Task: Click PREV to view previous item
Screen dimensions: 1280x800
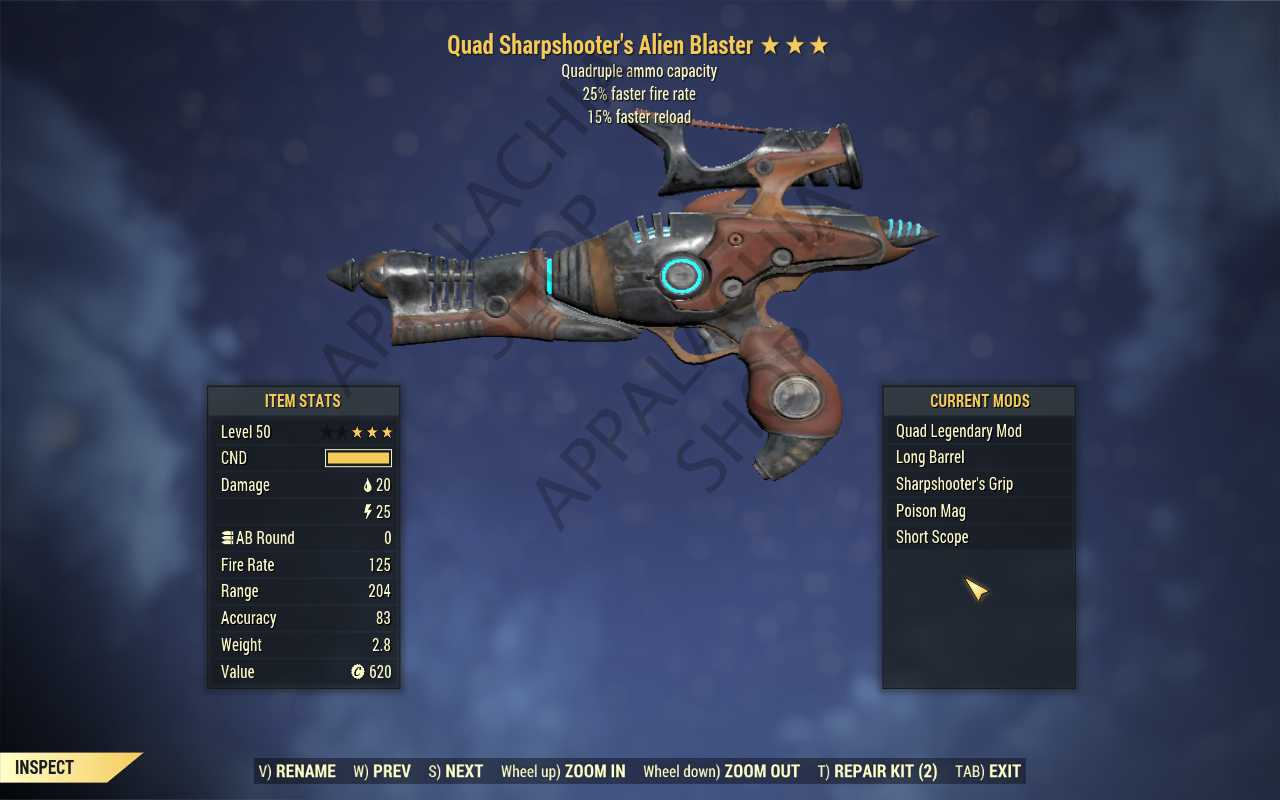Action: [381, 771]
